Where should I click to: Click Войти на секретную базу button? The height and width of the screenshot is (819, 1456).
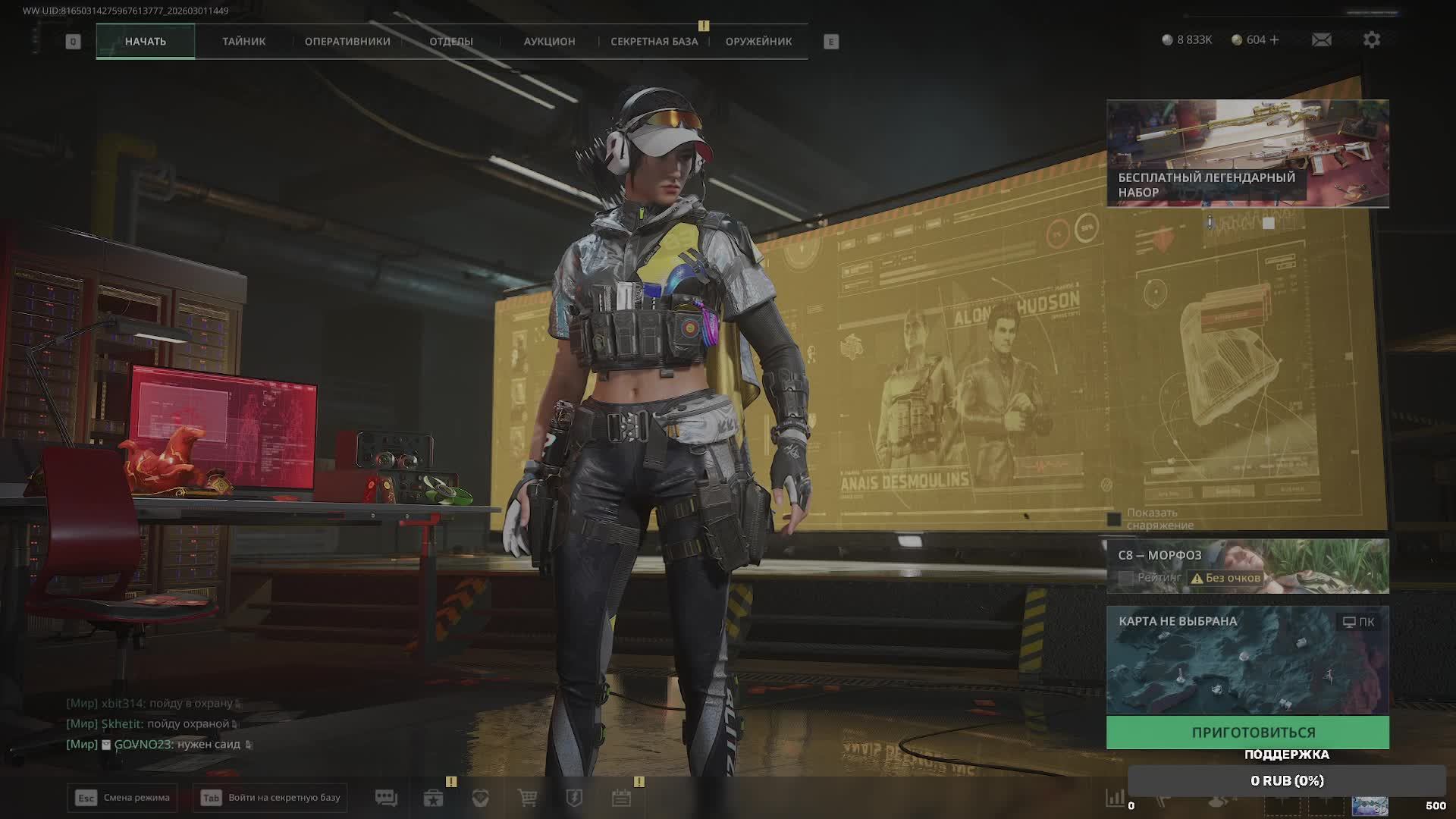(x=270, y=798)
